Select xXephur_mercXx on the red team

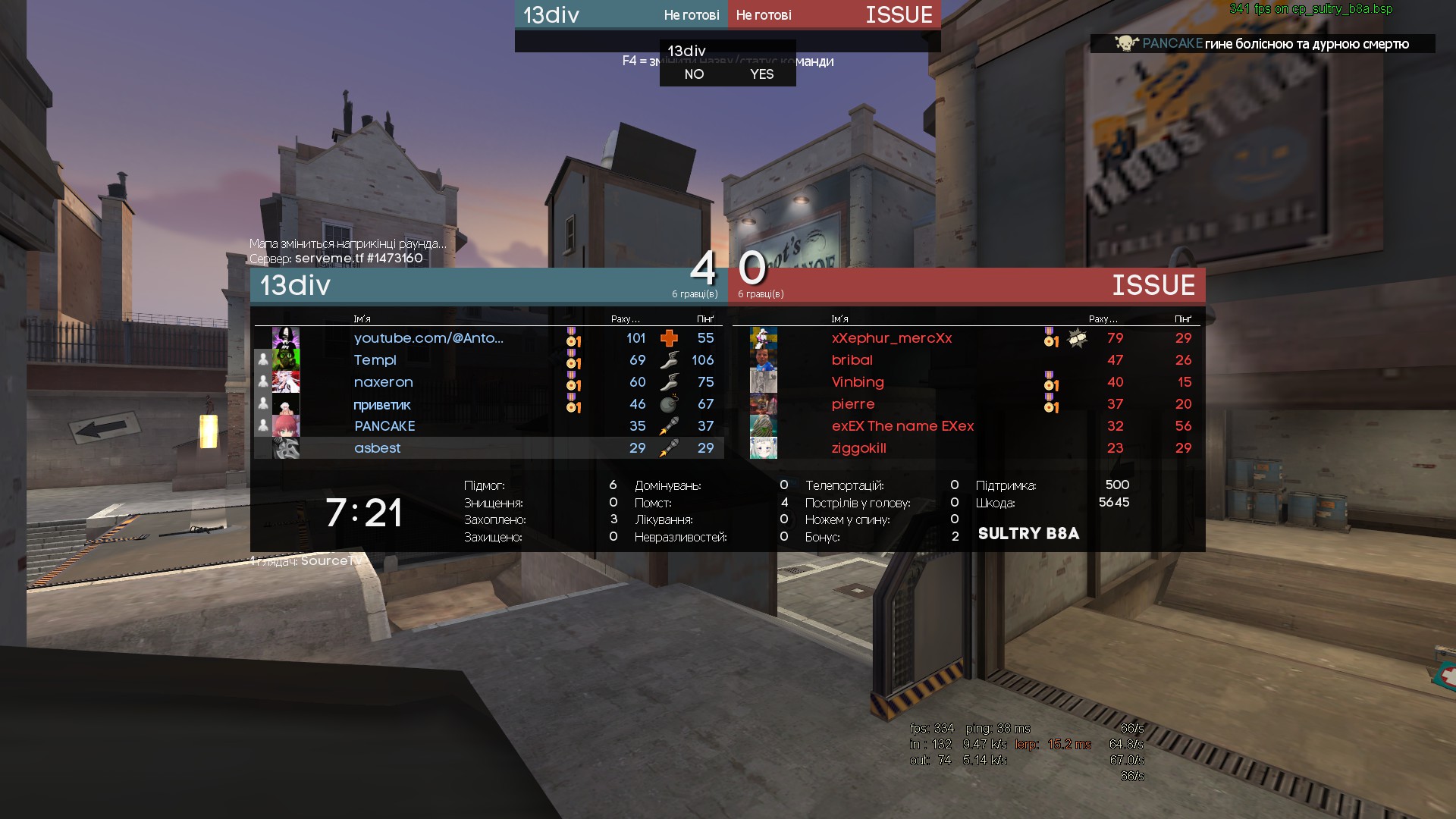click(x=891, y=338)
